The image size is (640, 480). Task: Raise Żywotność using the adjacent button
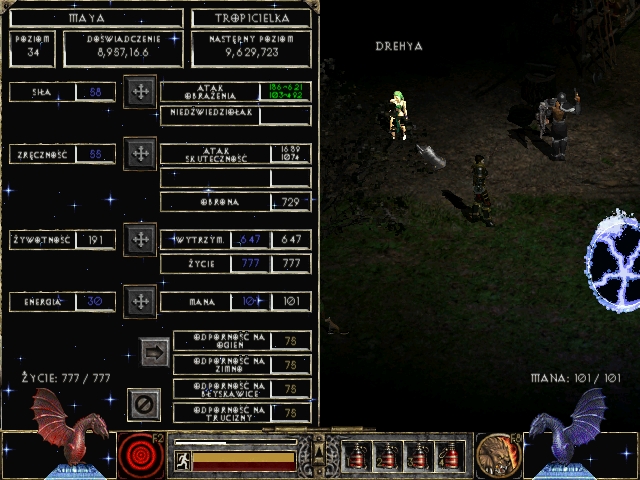(x=141, y=239)
